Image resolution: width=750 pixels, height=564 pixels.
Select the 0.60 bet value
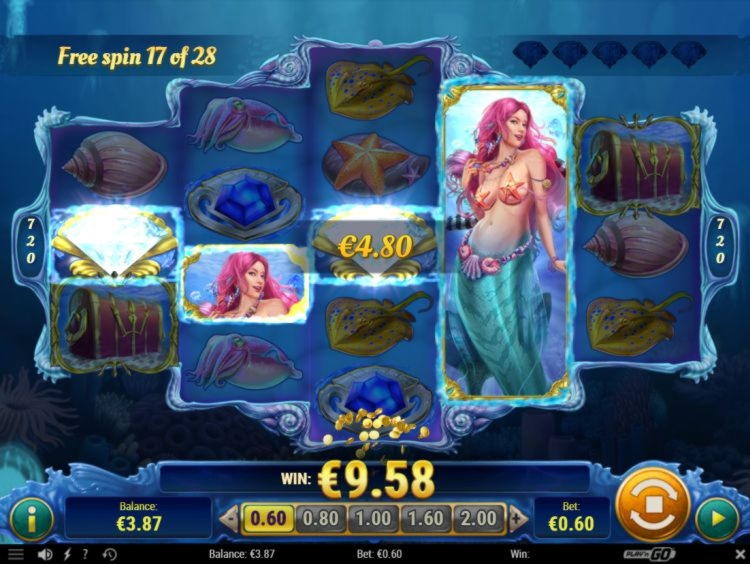[x=265, y=518]
